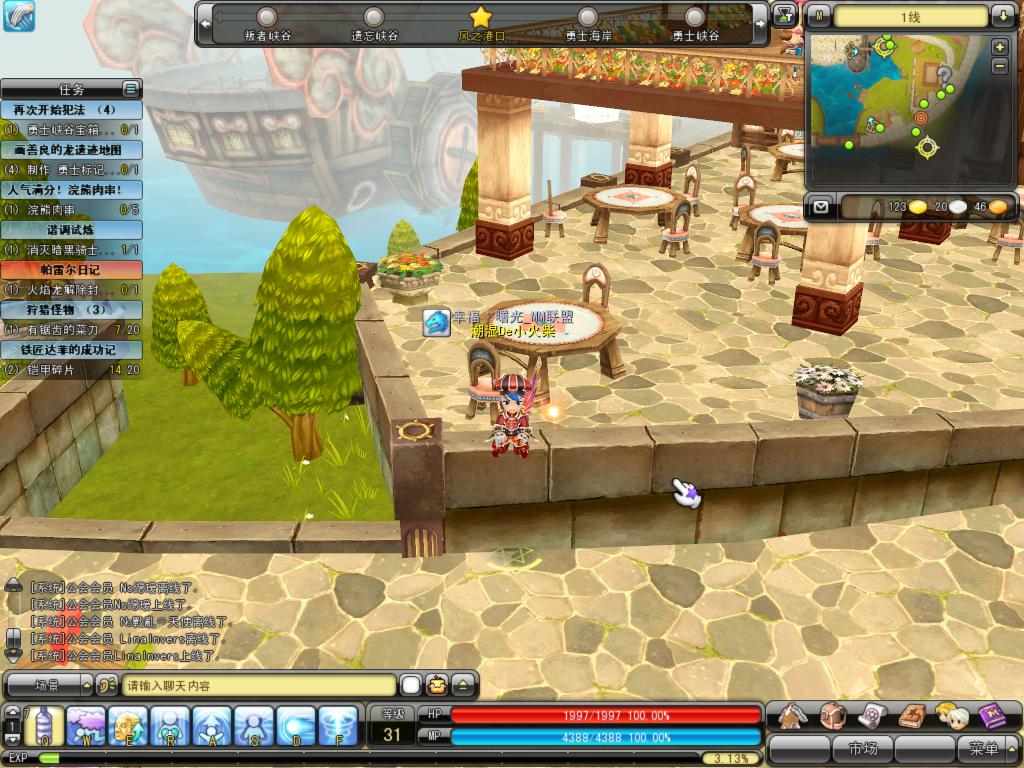Open the 菜单 menu button
Viewport: 1024px width, 768px height.
[x=984, y=748]
